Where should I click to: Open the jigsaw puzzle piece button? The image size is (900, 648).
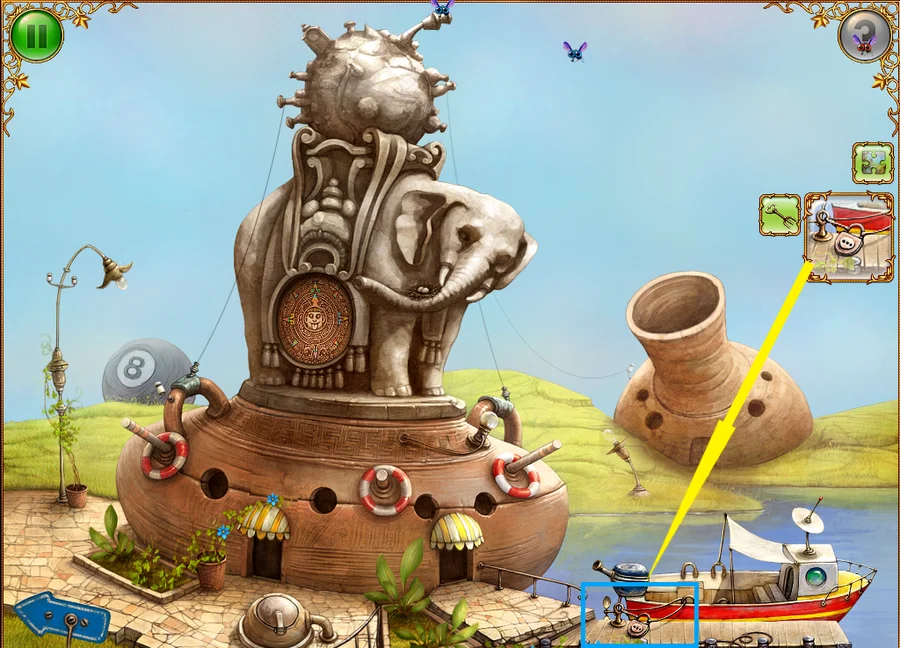(x=872, y=162)
